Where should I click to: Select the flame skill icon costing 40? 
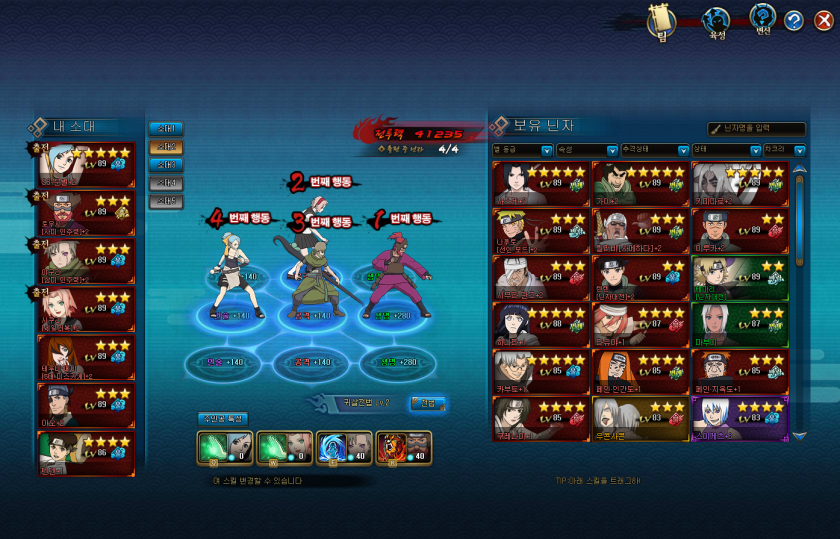pos(403,448)
